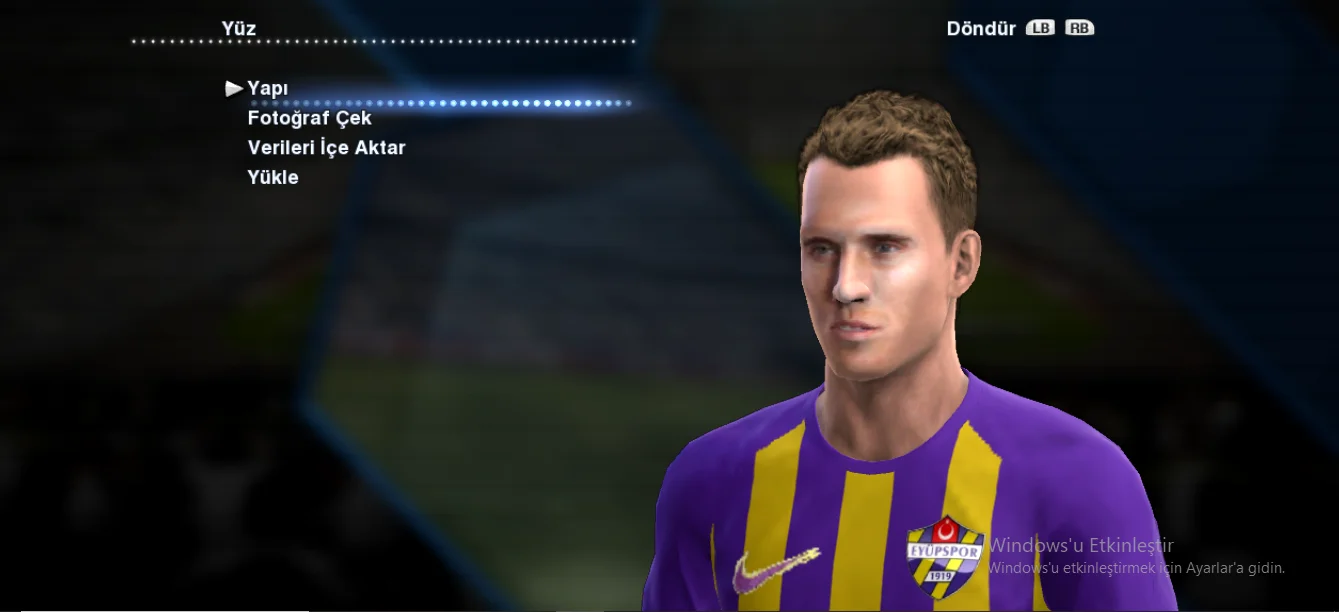Open Verileri İçe Aktar
This screenshot has height=612, width=1339.
click(326, 148)
